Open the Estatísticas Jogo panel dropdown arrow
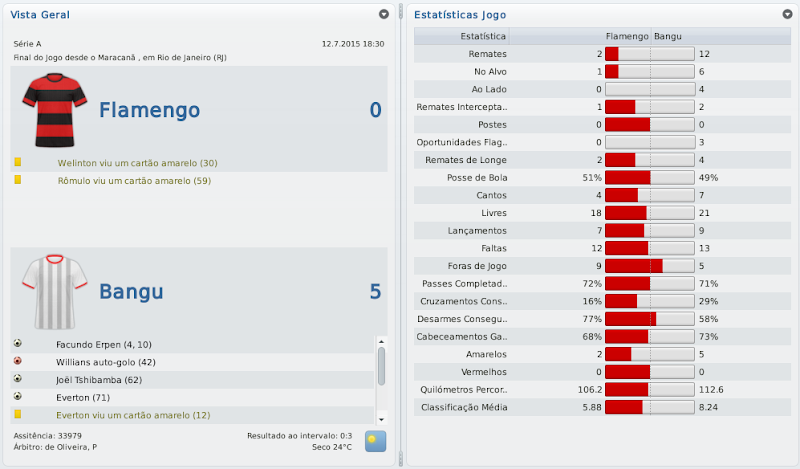Viewport: 800px width, 469px height. pos(786,15)
